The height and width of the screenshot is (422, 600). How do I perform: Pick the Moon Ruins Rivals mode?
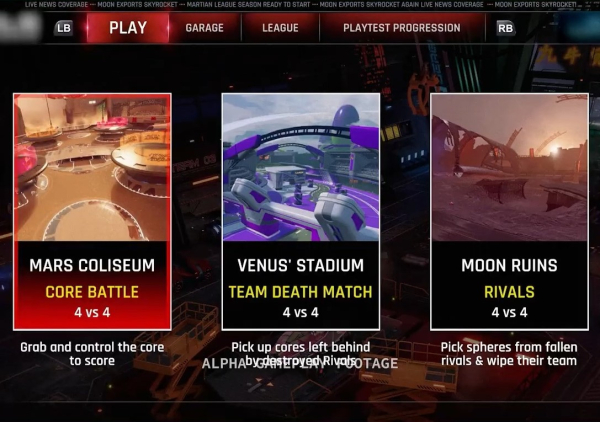point(509,212)
